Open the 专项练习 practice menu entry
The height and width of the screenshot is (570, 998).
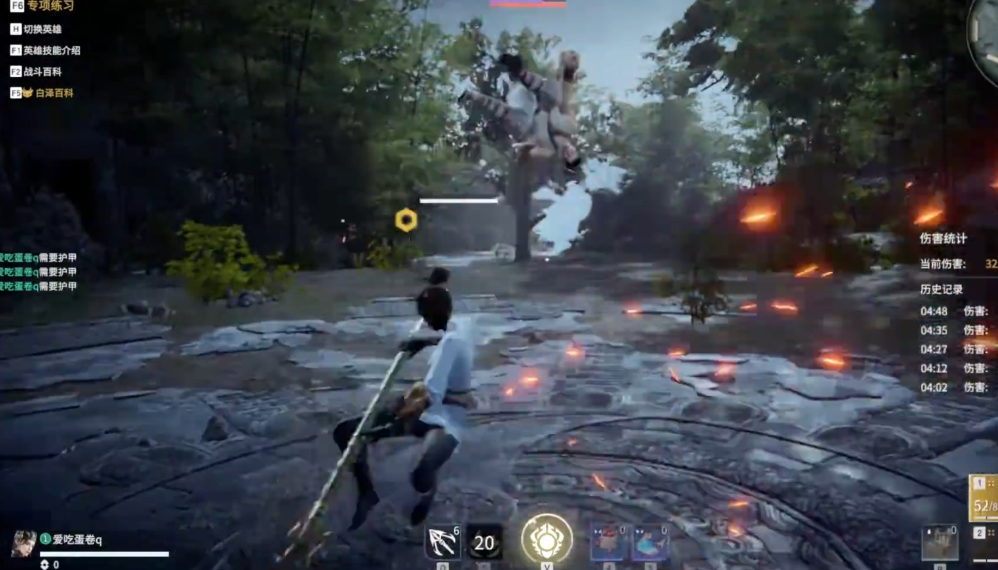point(46,6)
